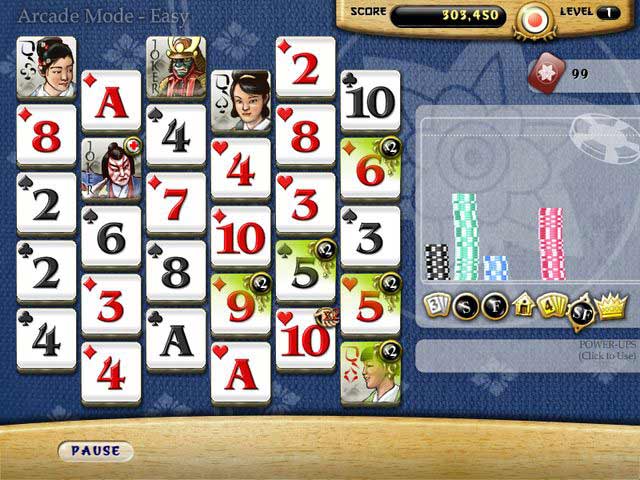Click the red flower token icon

[x=545, y=72]
